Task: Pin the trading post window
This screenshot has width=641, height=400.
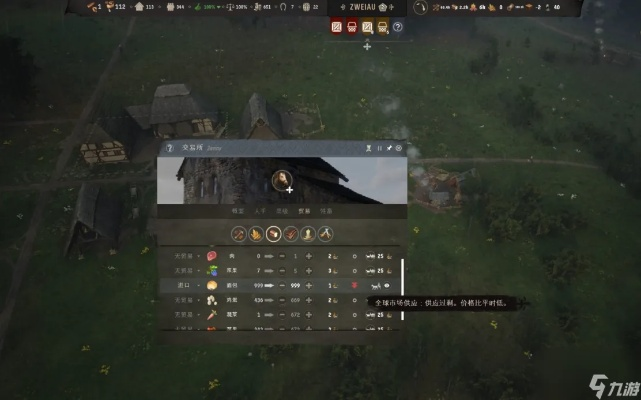Action: [389, 149]
